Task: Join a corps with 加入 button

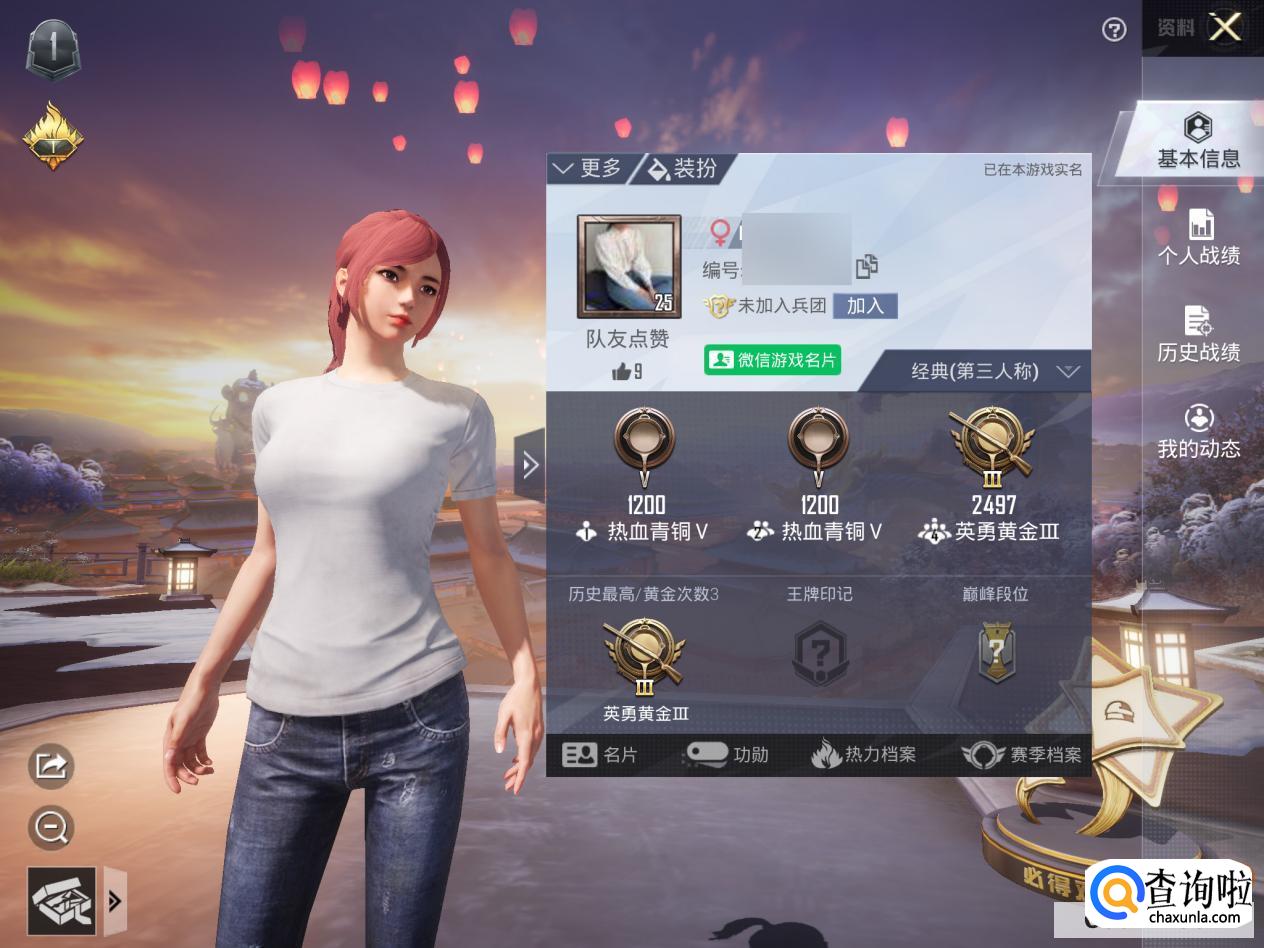Action: [x=865, y=306]
